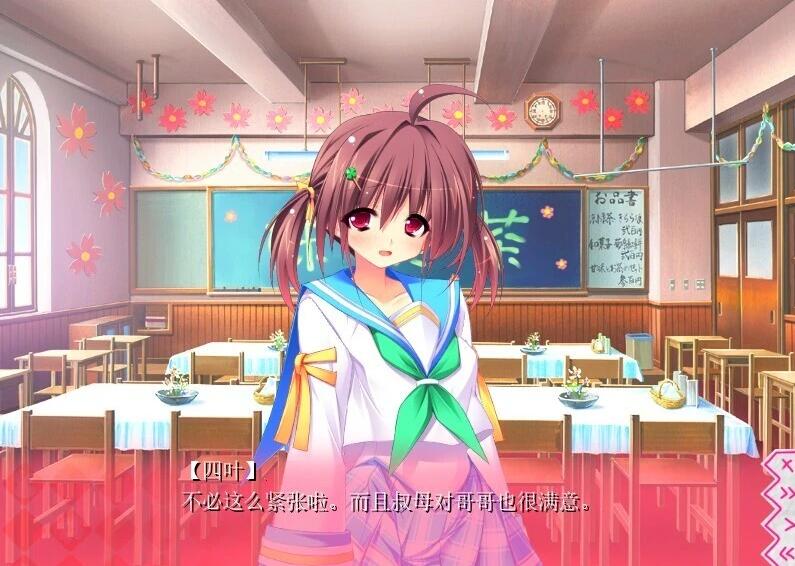The width and height of the screenshot is (795, 566).
Task: Activate the double-arrow skip forward icon
Action: tap(787, 493)
